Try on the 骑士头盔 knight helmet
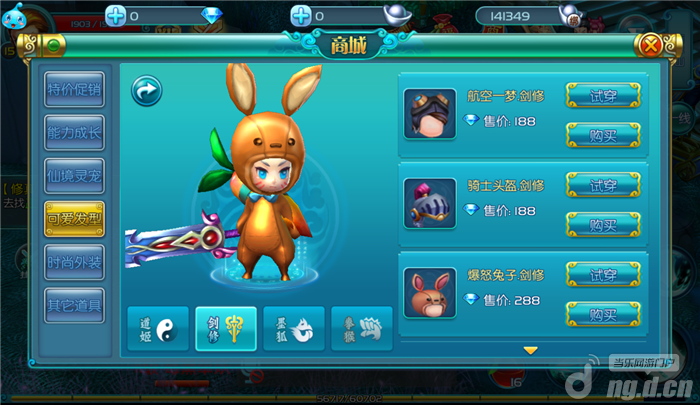The height and width of the screenshot is (405, 700). pos(603,185)
